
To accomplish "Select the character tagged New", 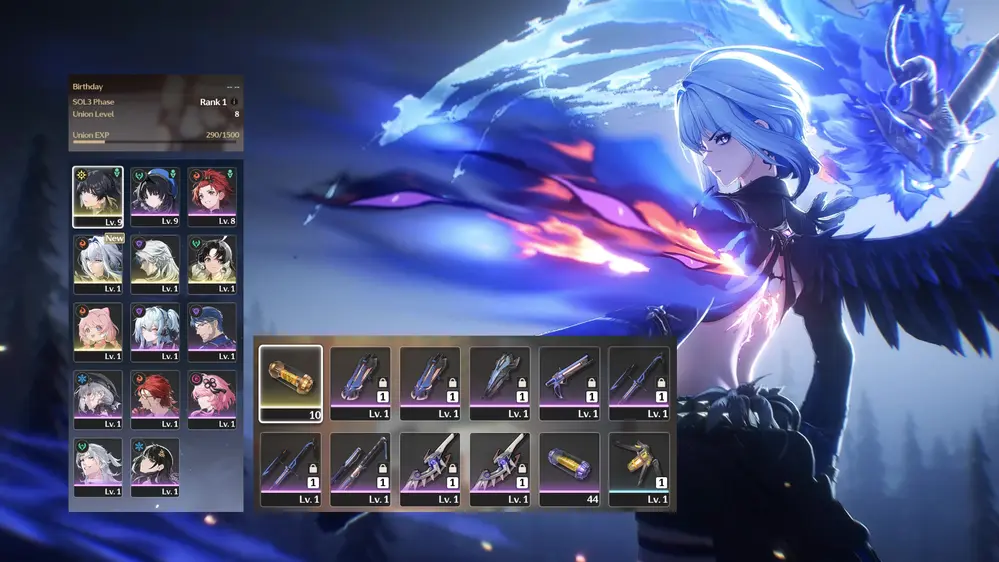I will [x=98, y=264].
